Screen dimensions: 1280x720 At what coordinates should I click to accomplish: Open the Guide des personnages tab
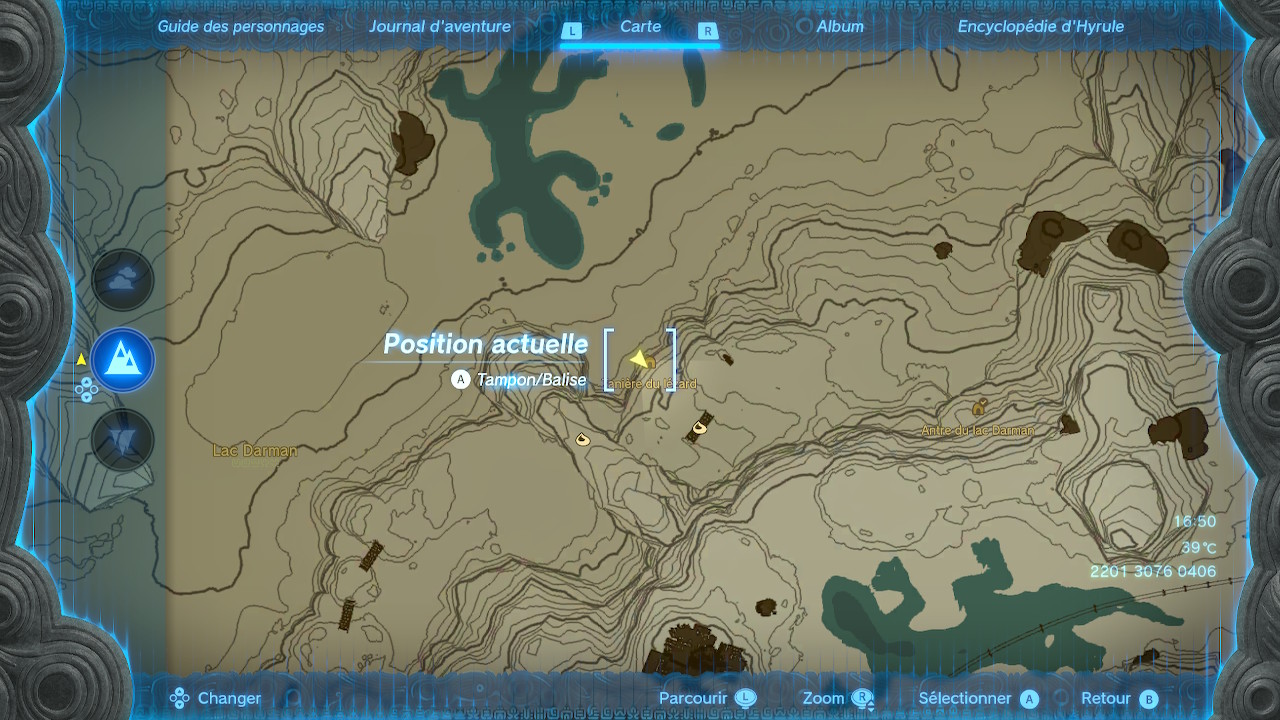(x=241, y=27)
